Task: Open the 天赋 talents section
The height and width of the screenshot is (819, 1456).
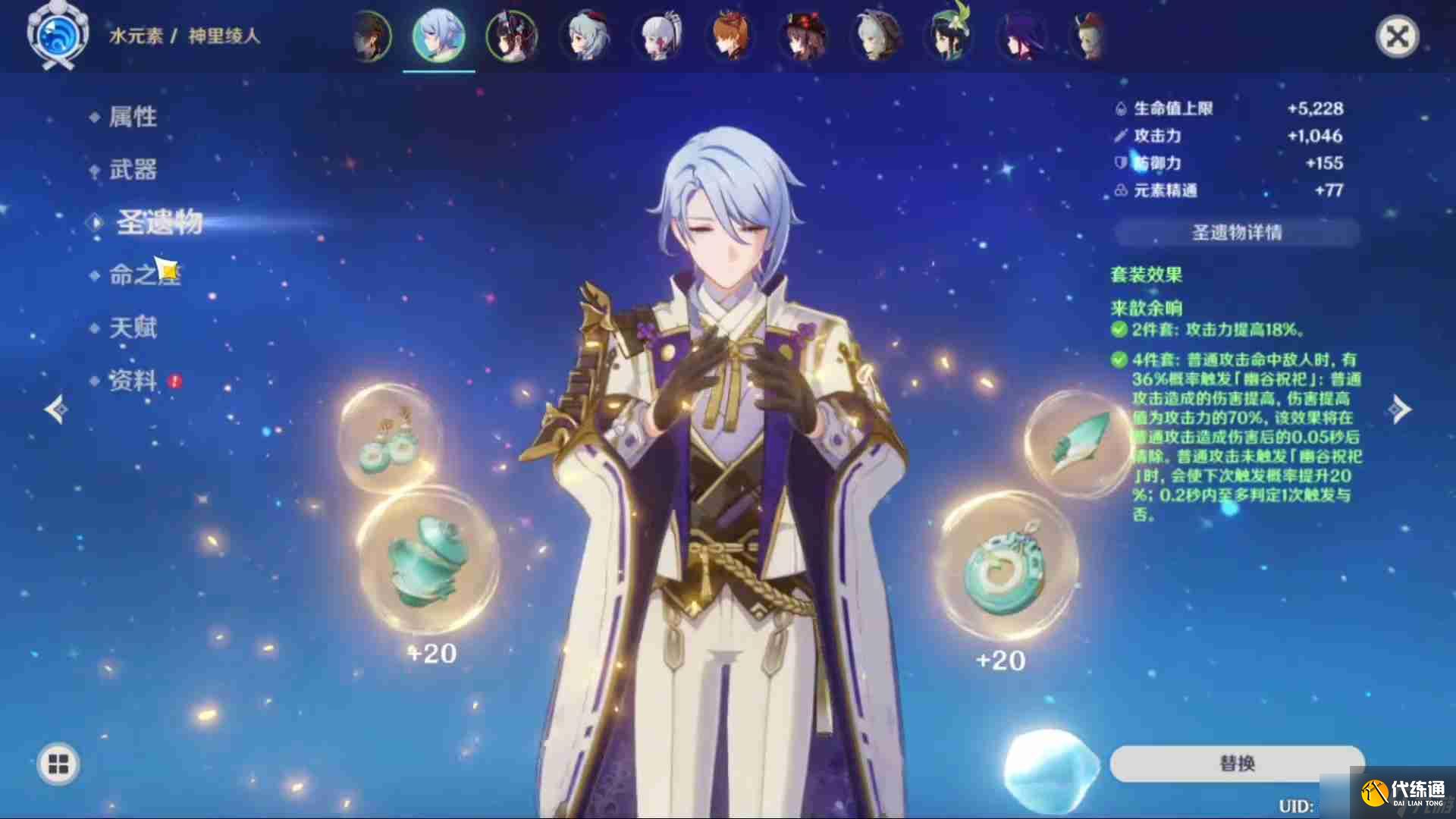Action: 134,328
